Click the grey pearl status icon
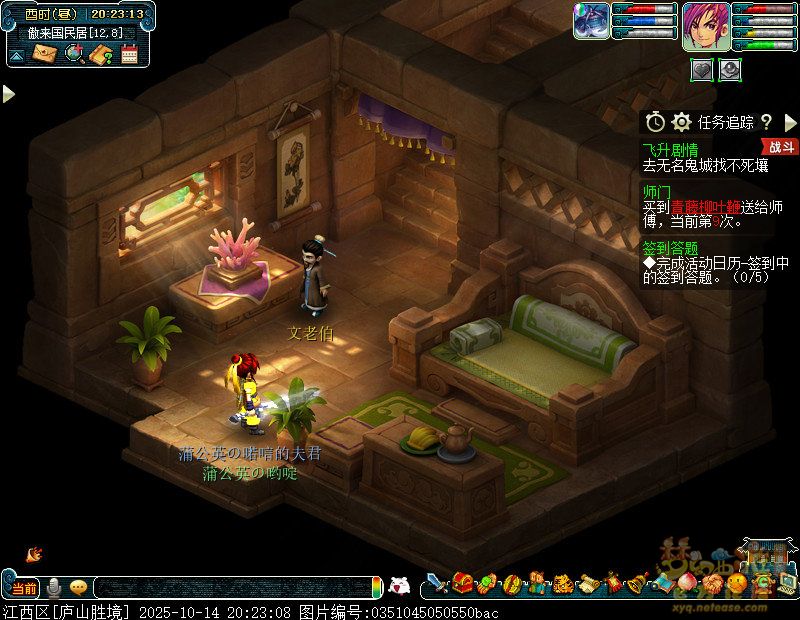 tap(730, 69)
